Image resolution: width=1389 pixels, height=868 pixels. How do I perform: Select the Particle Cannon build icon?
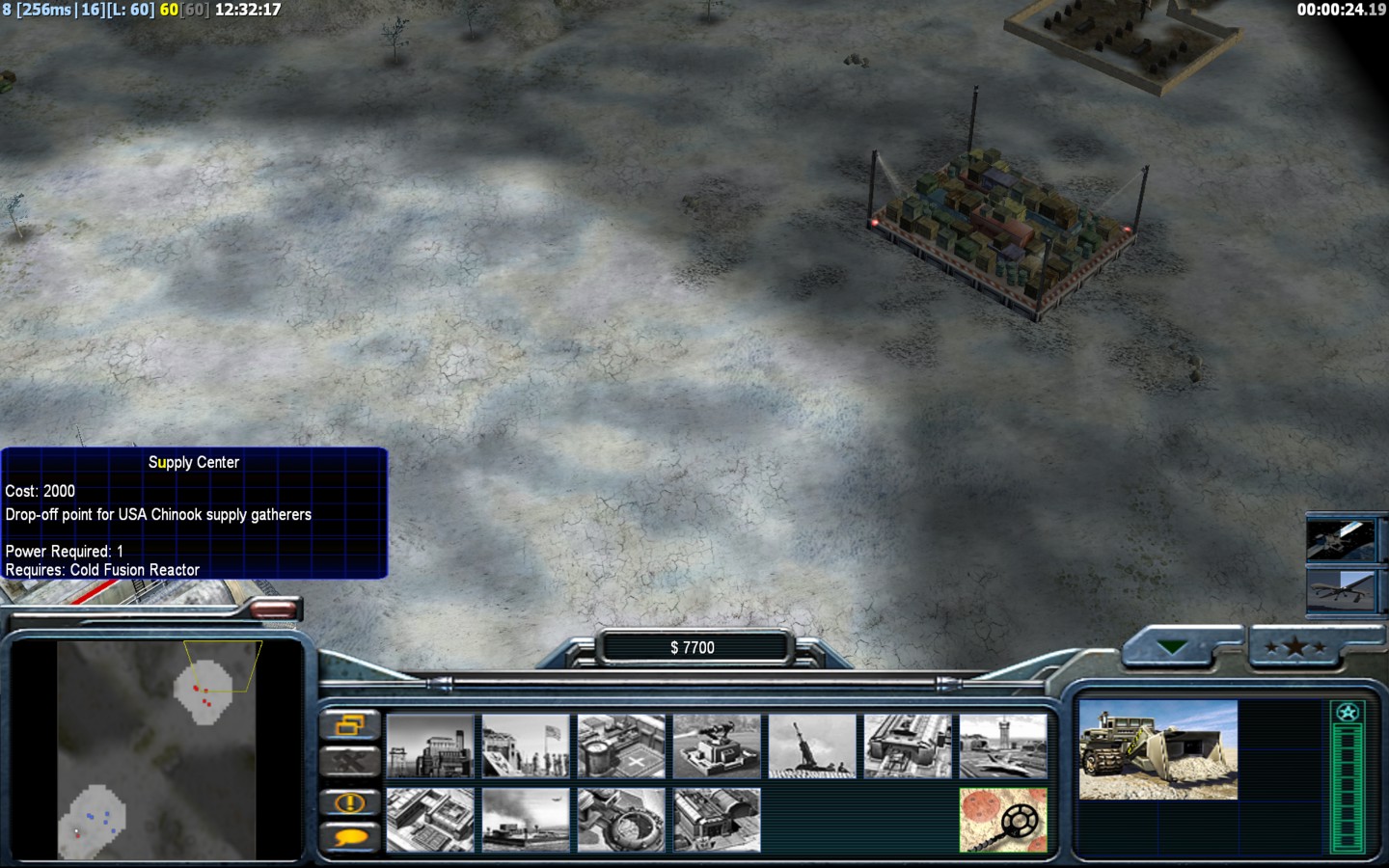[x=621, y=820]
